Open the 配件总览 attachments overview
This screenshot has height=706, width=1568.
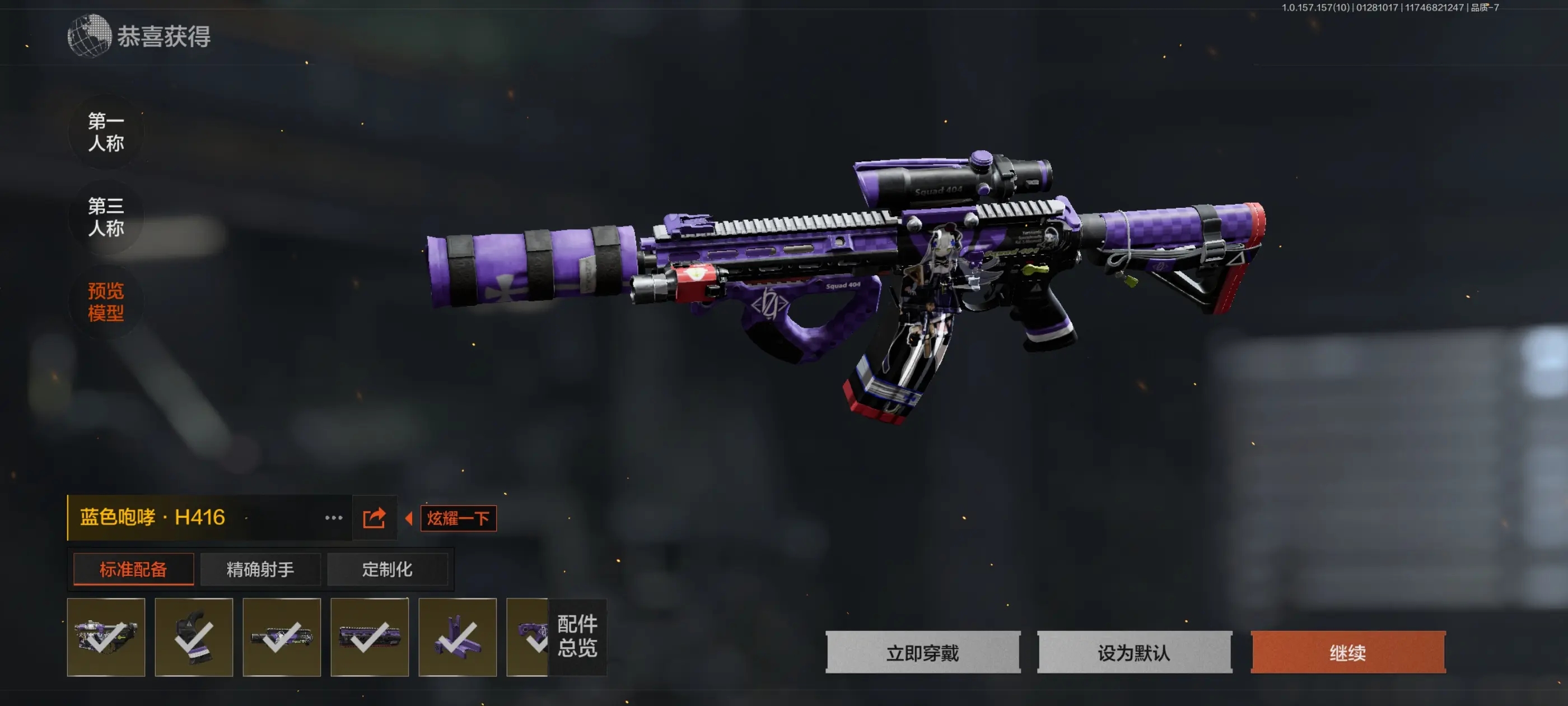577,637
